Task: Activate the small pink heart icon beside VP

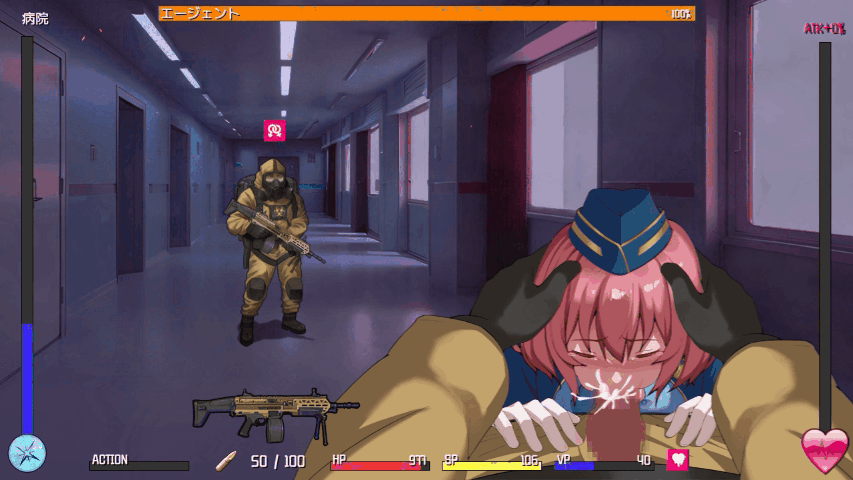Action: [x=678, y=460]
